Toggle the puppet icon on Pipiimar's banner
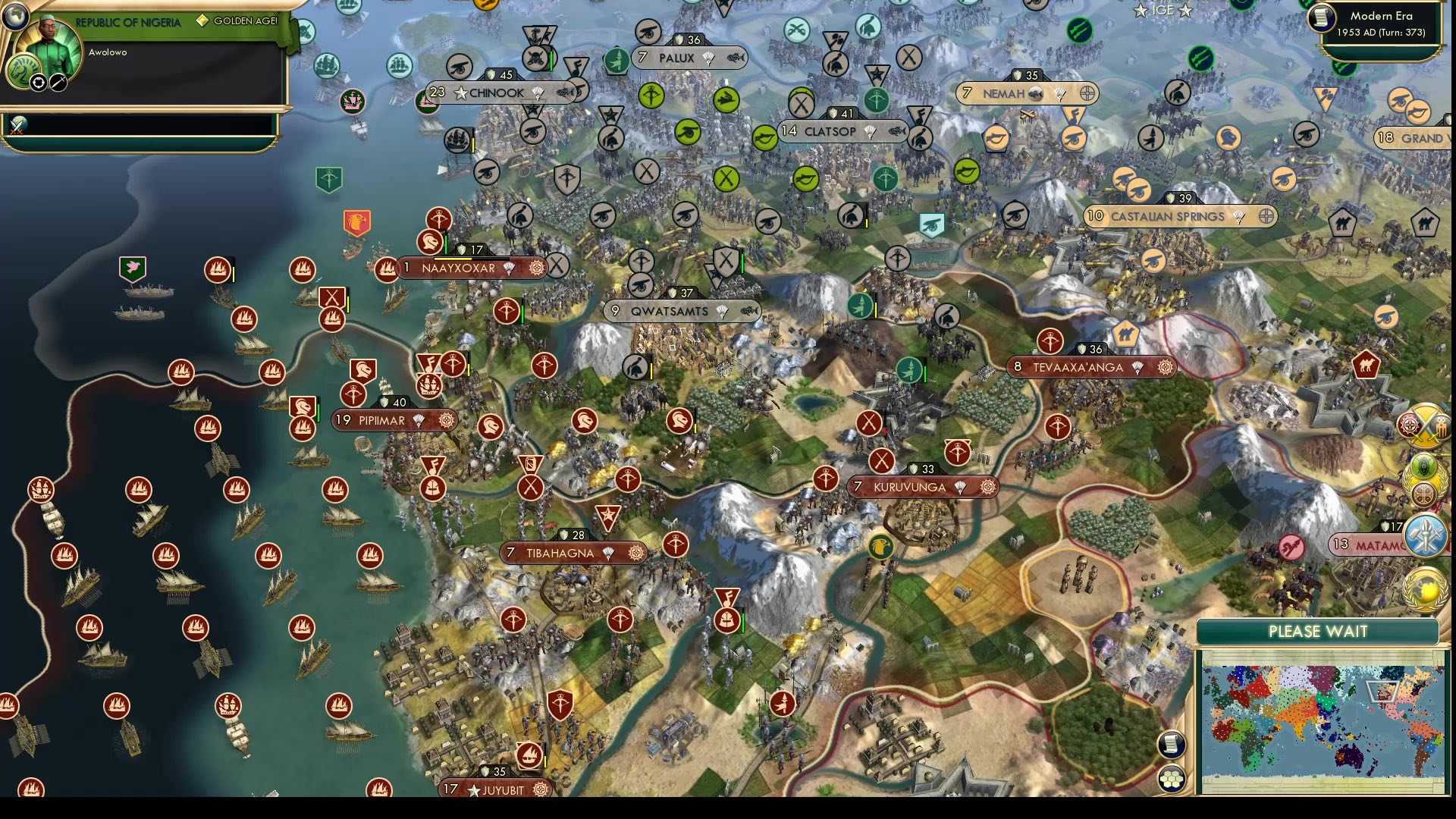 445,421
